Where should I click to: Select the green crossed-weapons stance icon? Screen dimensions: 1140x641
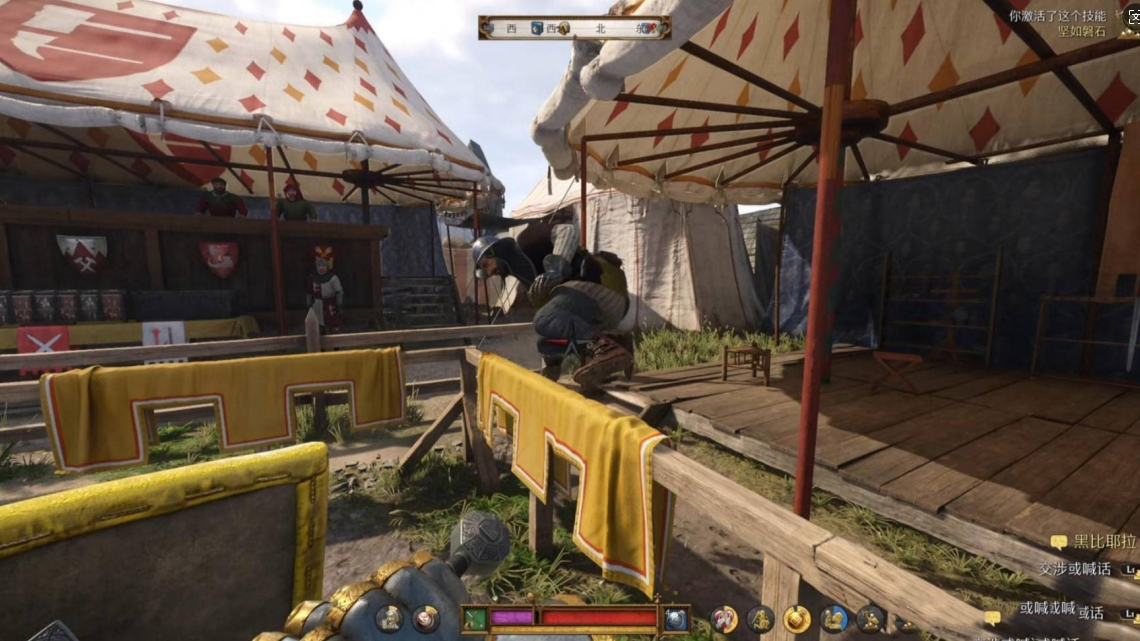[x=475, y=619]
